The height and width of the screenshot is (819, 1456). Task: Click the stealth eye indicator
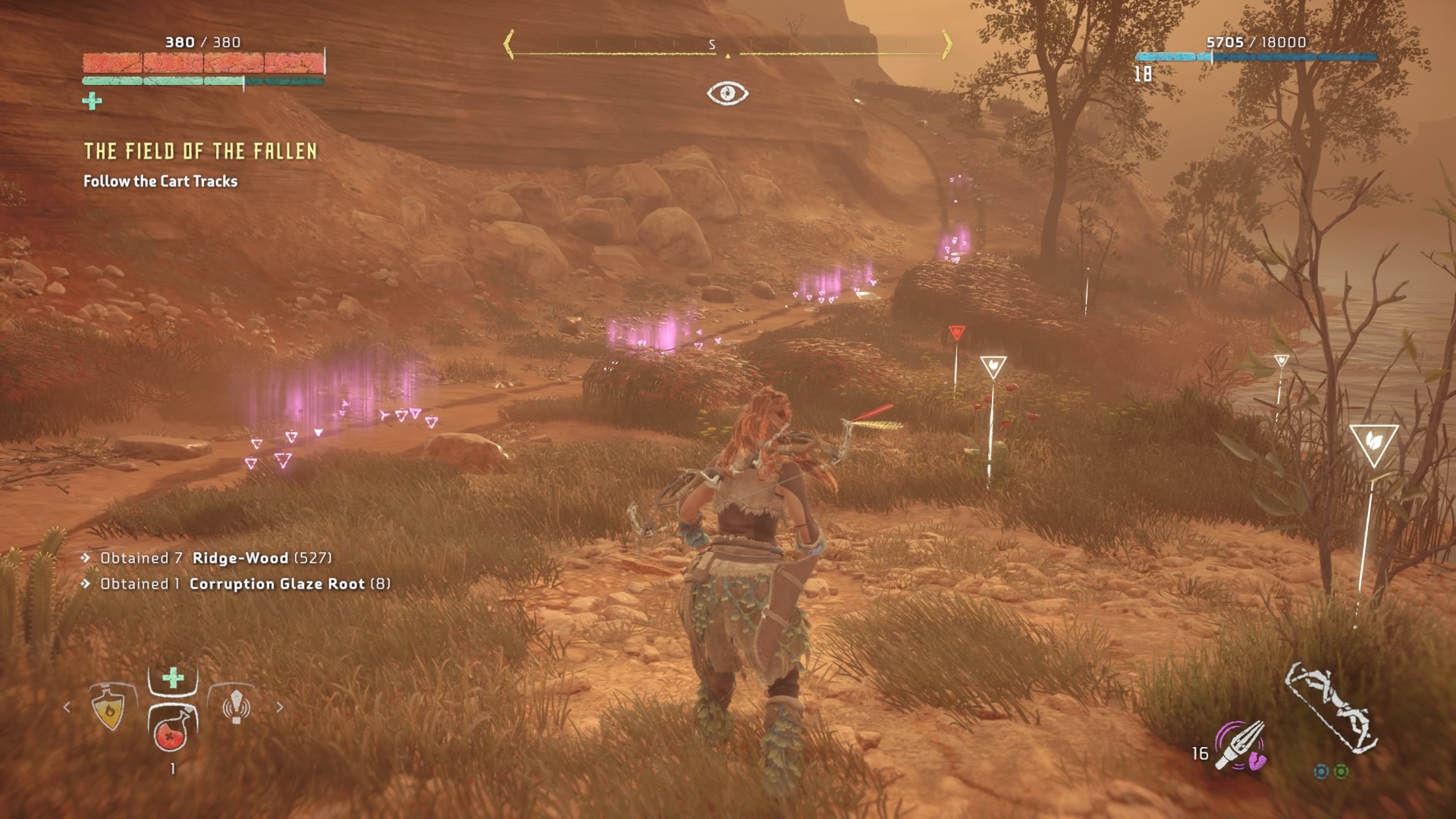point(727,93)
